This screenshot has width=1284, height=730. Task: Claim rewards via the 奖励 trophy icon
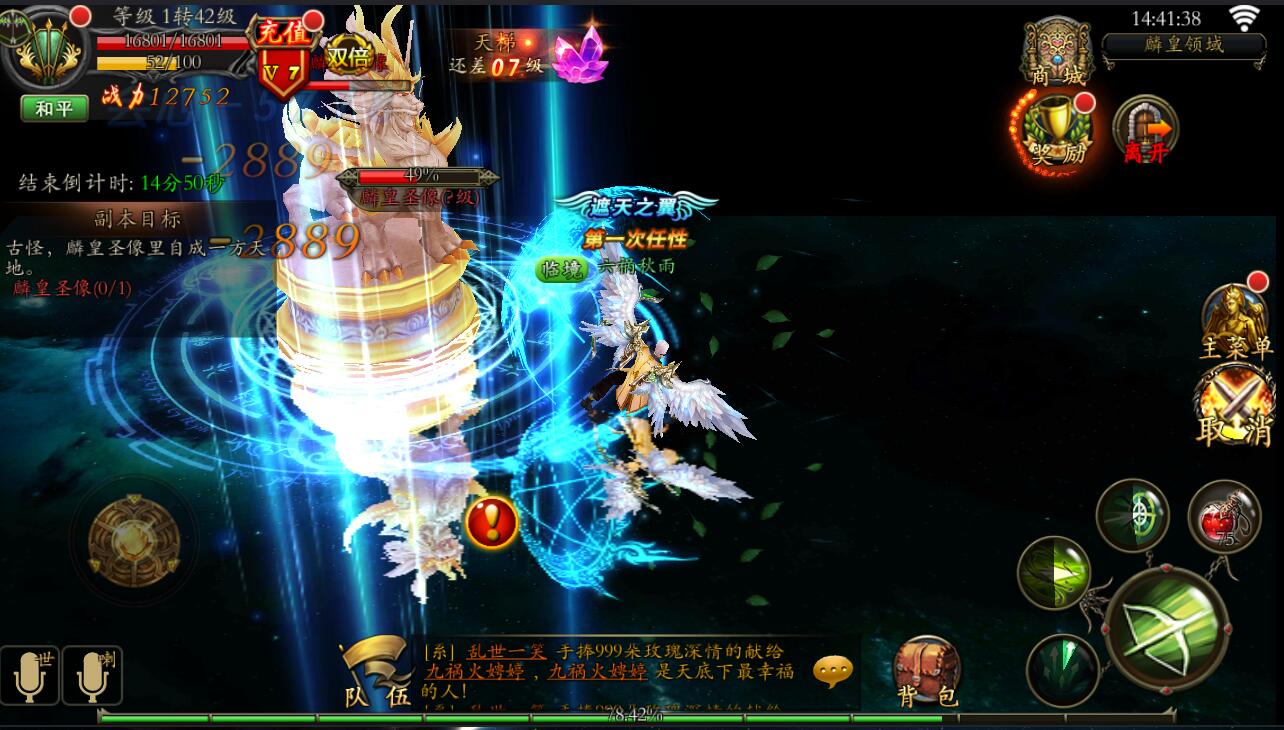point(1054,129)
